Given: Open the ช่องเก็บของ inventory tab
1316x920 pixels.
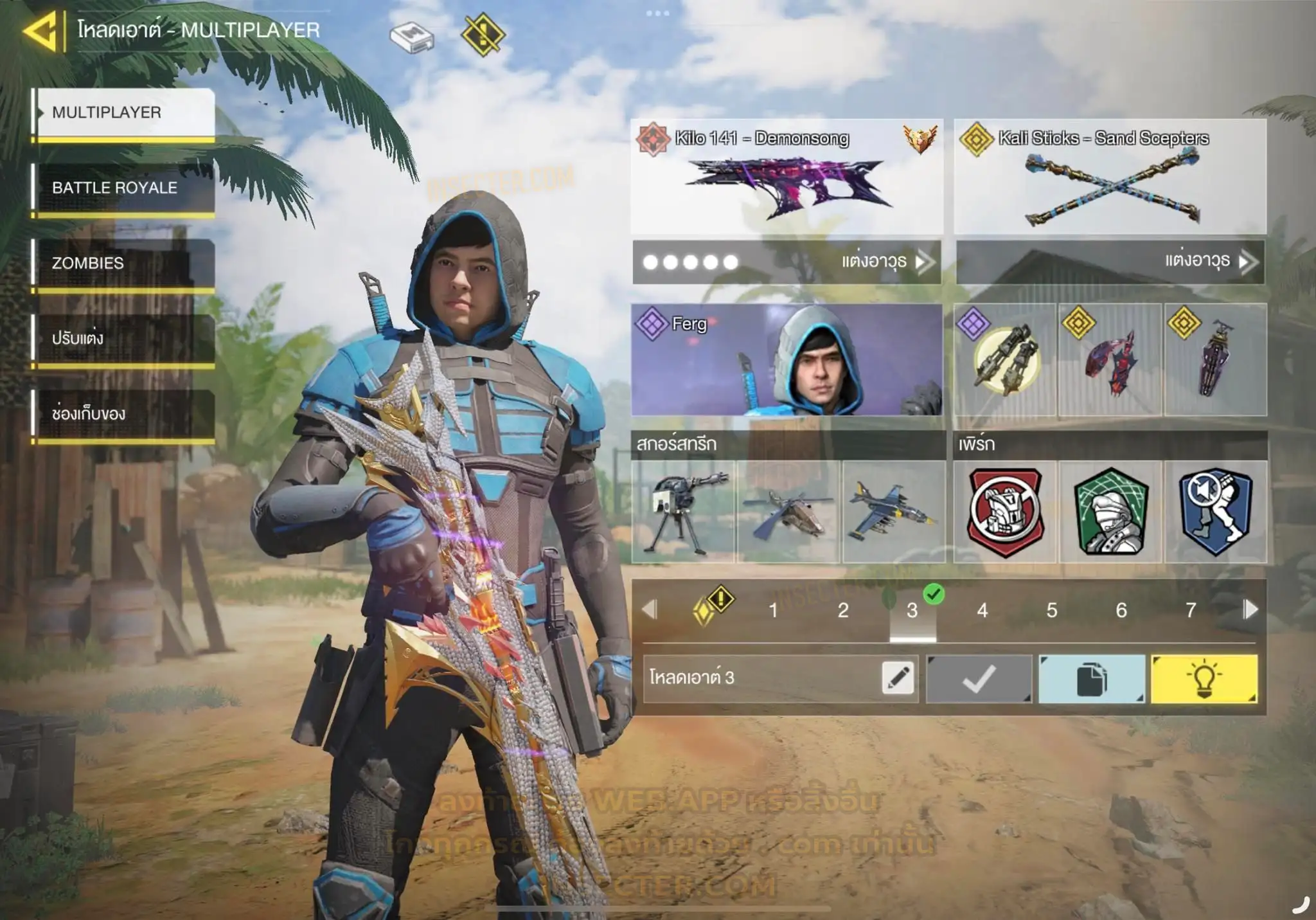Looking at the screenshot, I should [123, 413].
